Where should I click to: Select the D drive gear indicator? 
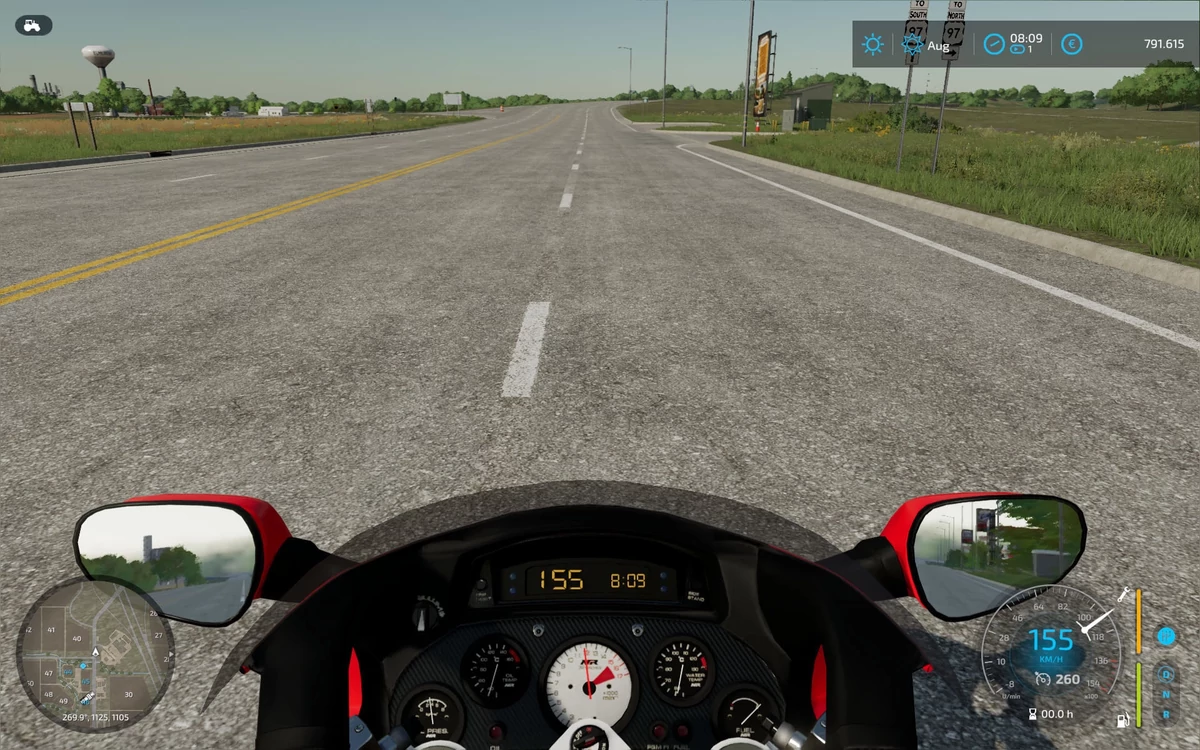tap(1166, 673)
